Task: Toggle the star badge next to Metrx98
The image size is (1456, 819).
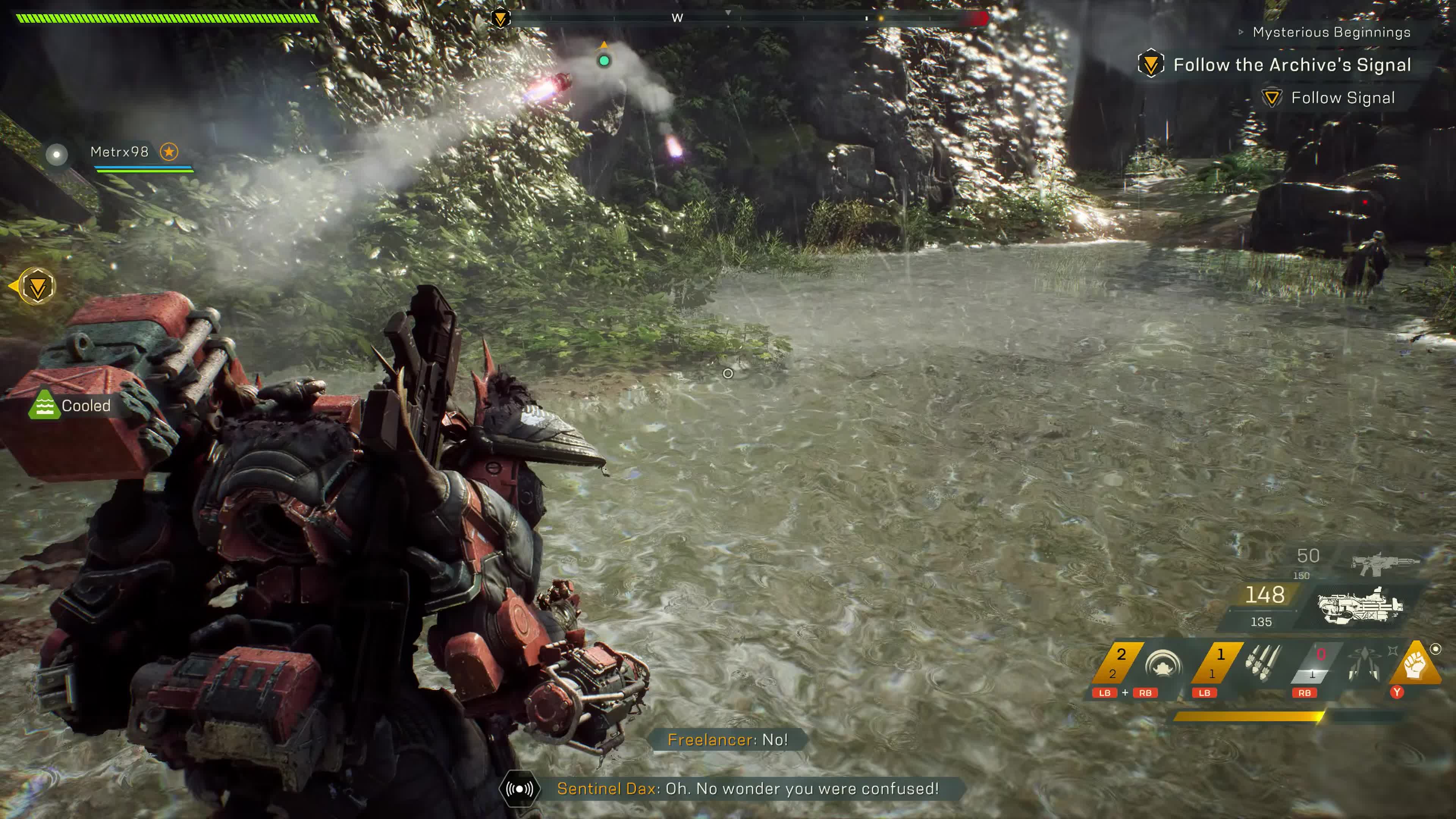Action: point(169,152)
